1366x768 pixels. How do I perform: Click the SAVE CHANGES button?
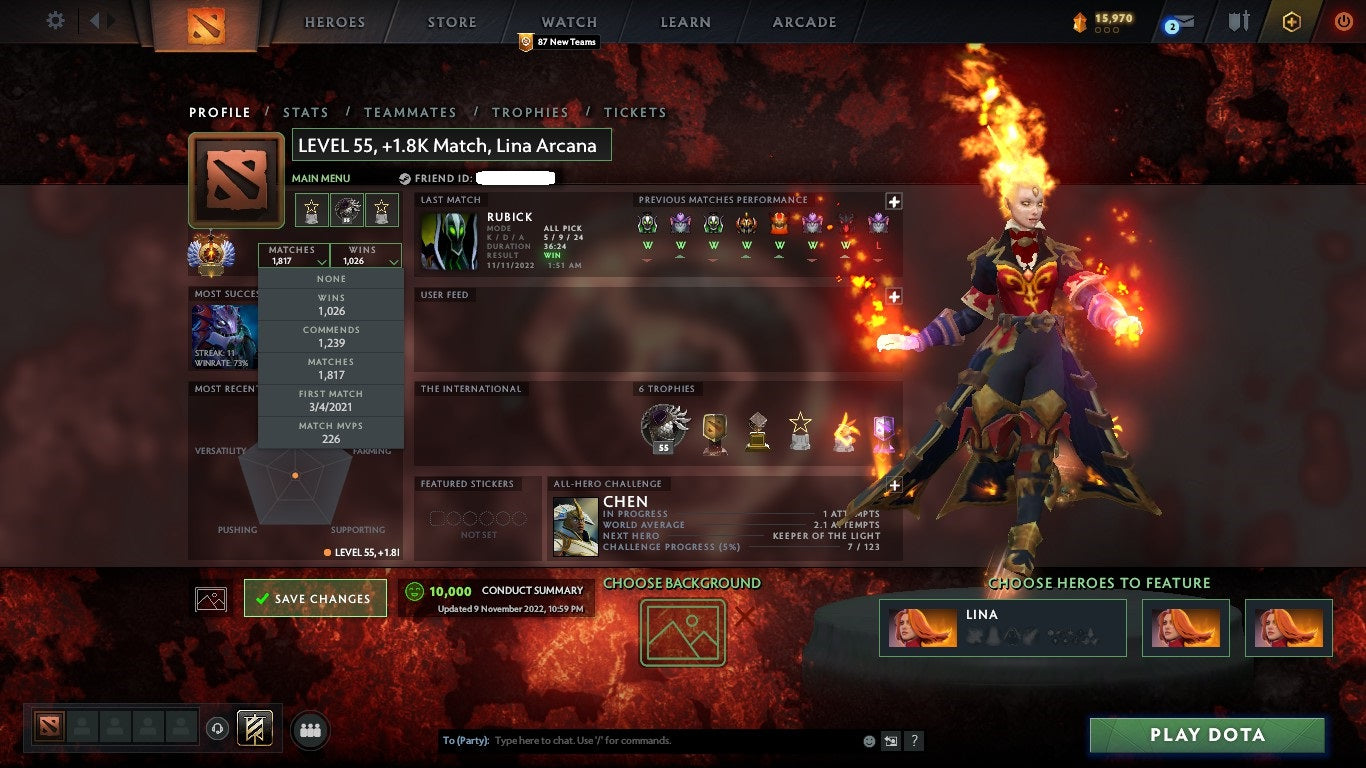[x=315, y=598]
